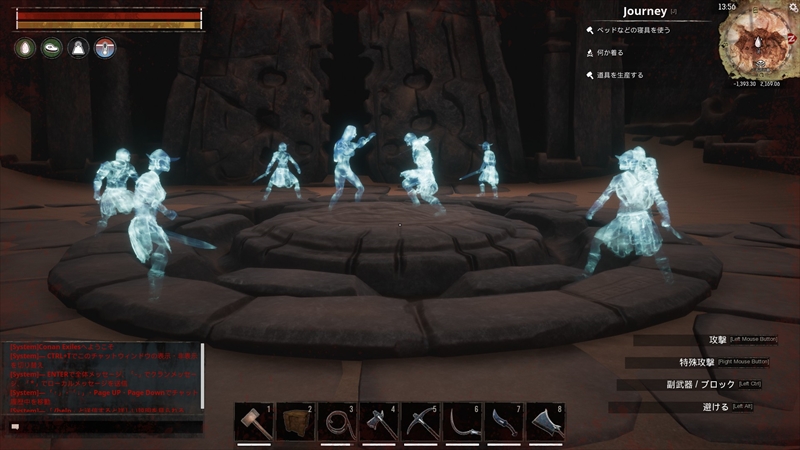800x450 pixels.
Task: Select the journey step 道具を生産する
Action: point(620,75)
